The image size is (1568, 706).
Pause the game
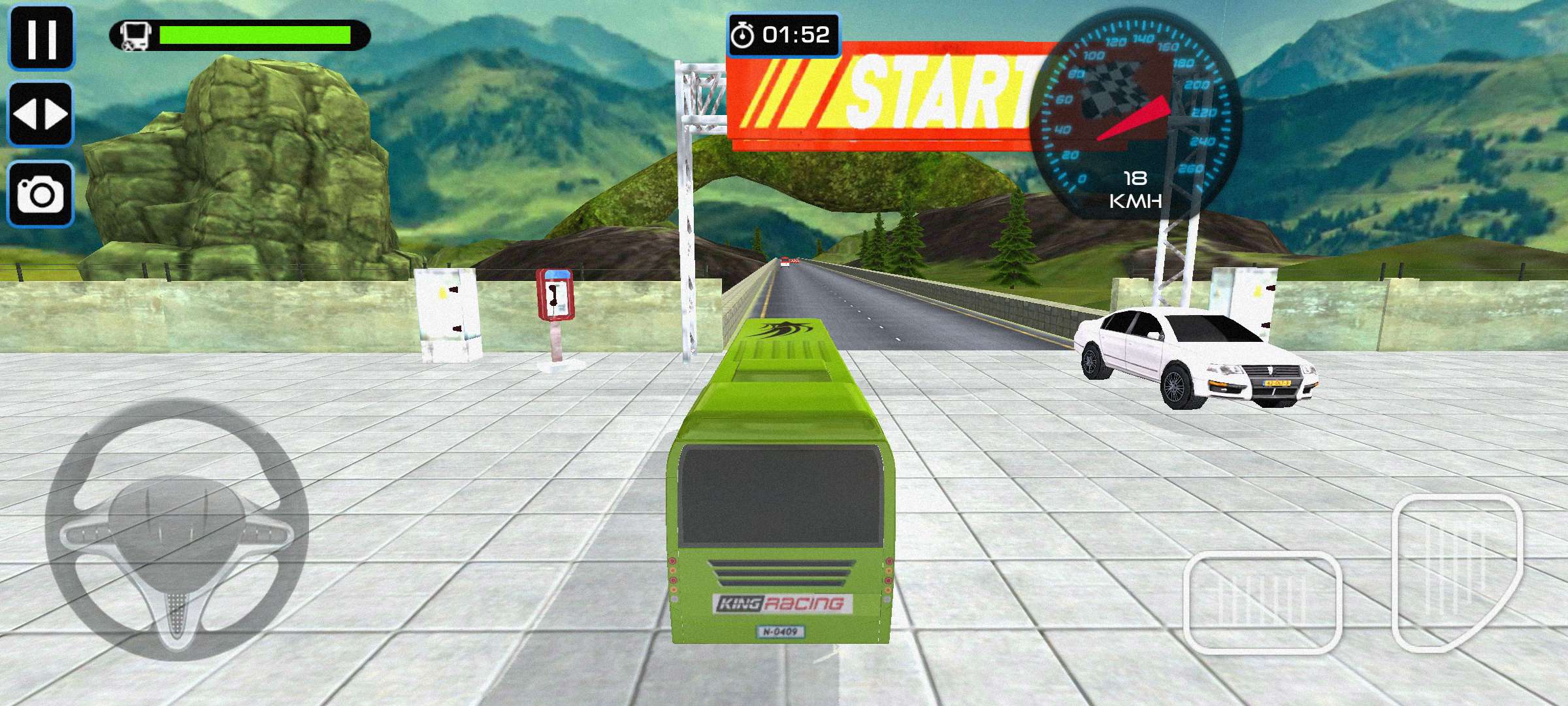point(41,37)
